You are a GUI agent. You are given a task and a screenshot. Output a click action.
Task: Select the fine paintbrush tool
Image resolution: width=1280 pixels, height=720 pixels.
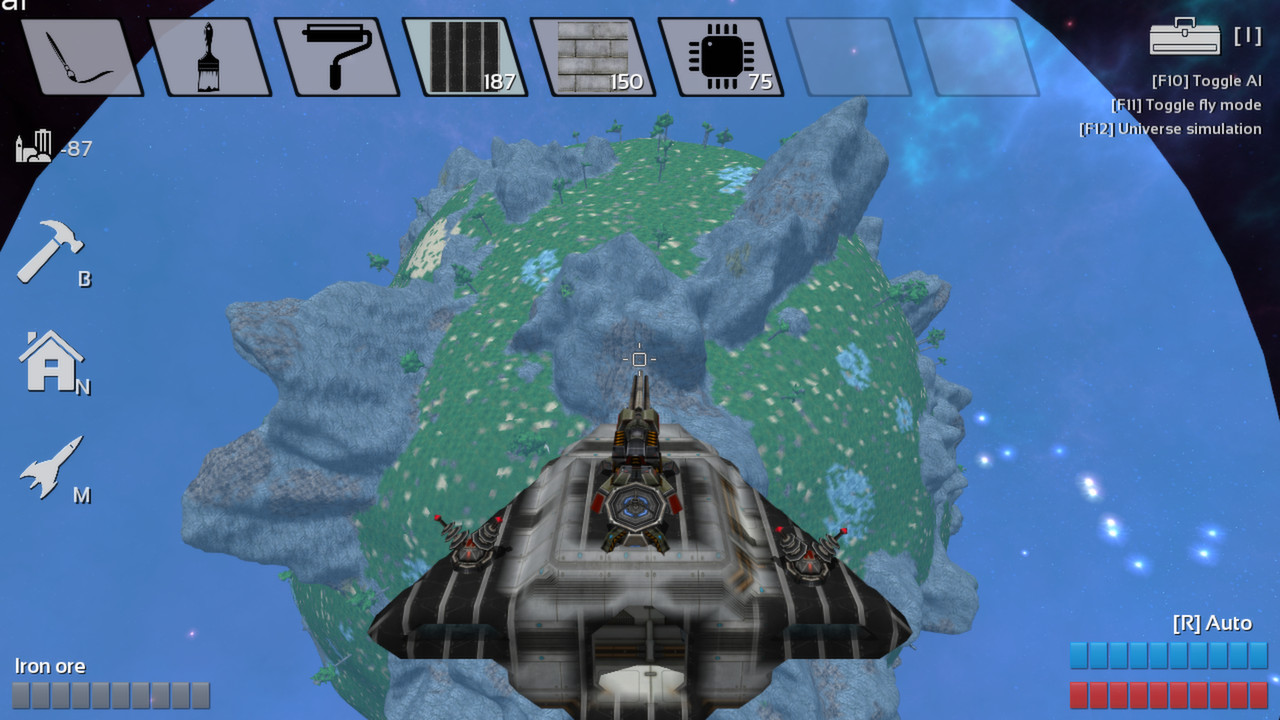pos(80,55)
